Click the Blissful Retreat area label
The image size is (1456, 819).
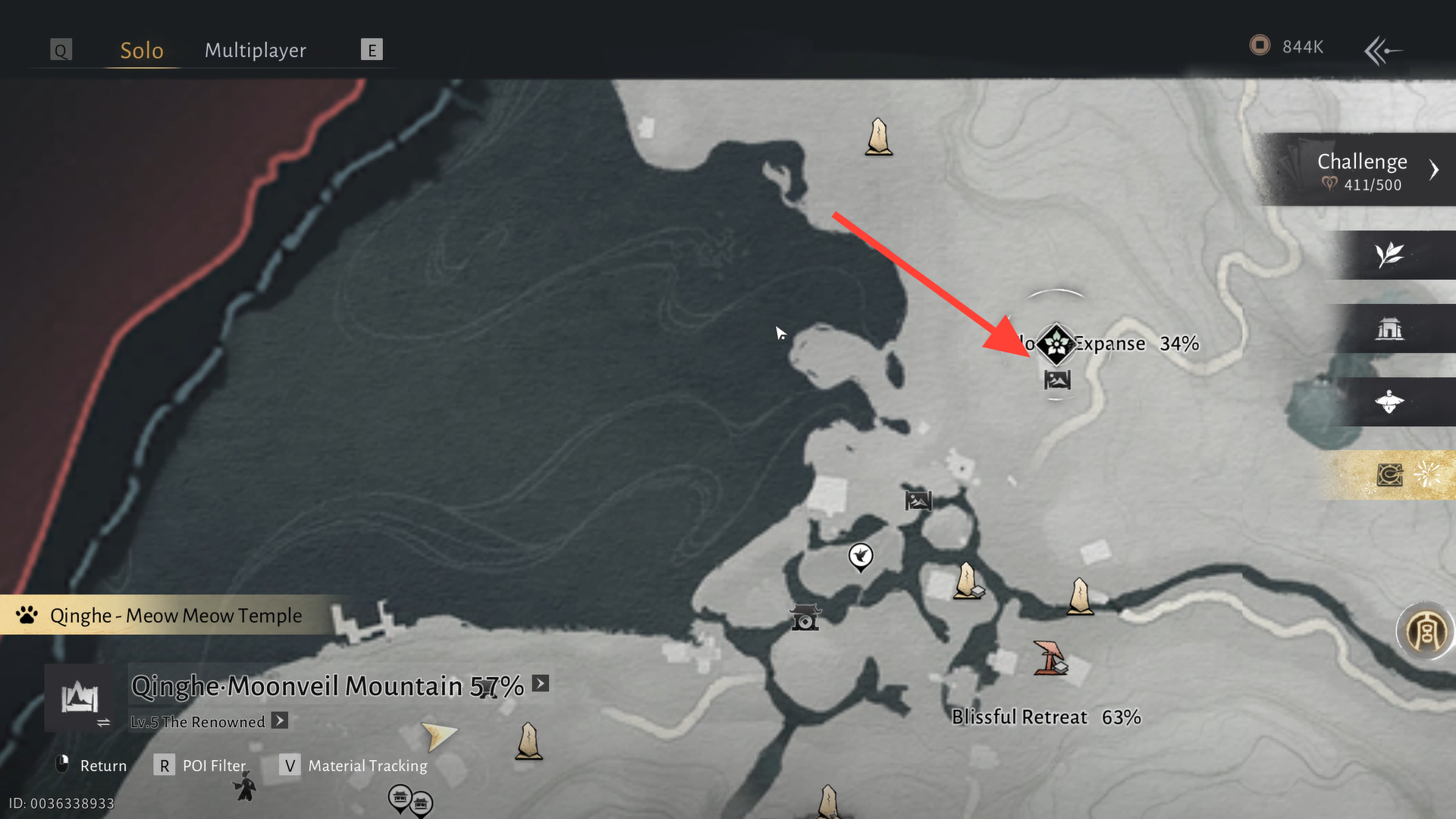[1019, 717]
